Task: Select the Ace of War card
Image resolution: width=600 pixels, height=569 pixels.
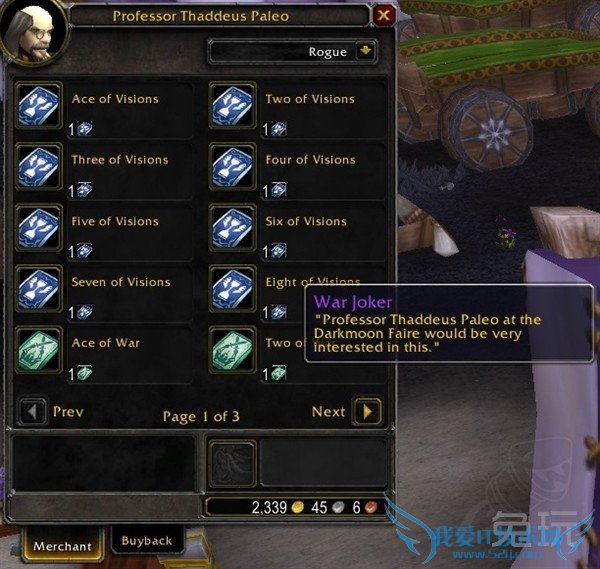Action: tap(39, 350)
